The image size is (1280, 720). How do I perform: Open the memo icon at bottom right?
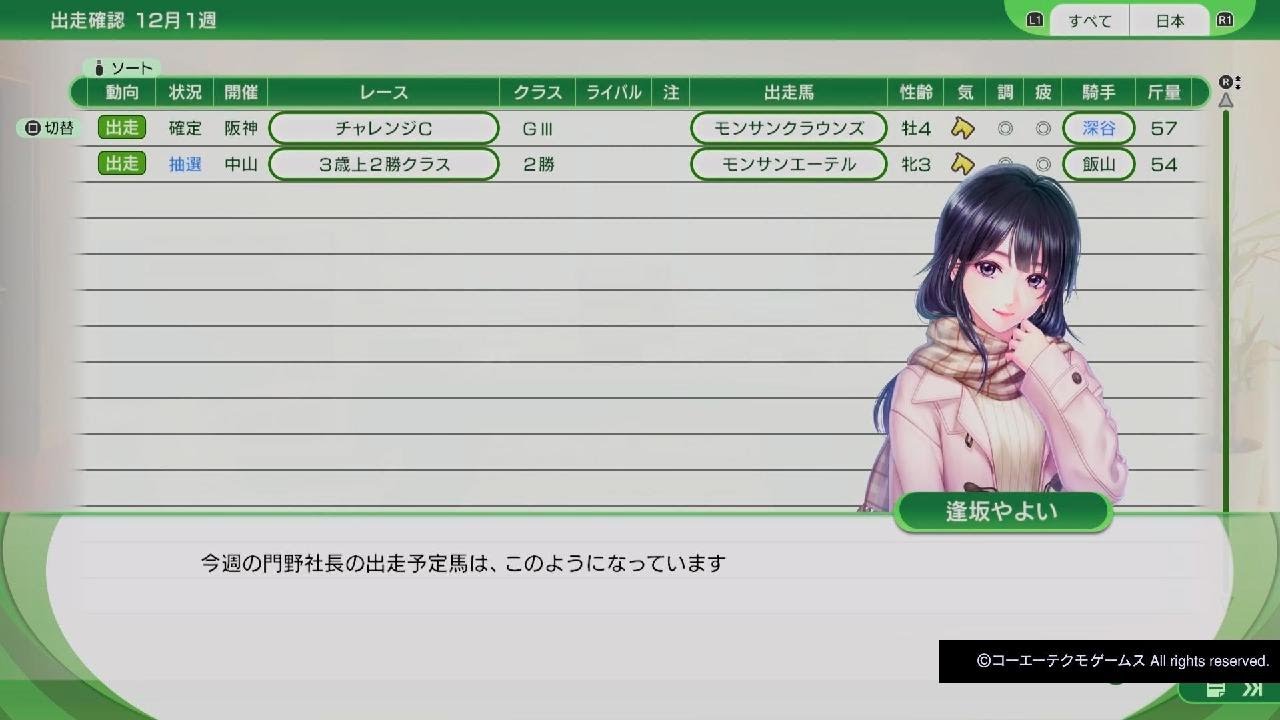point(1216,689)
